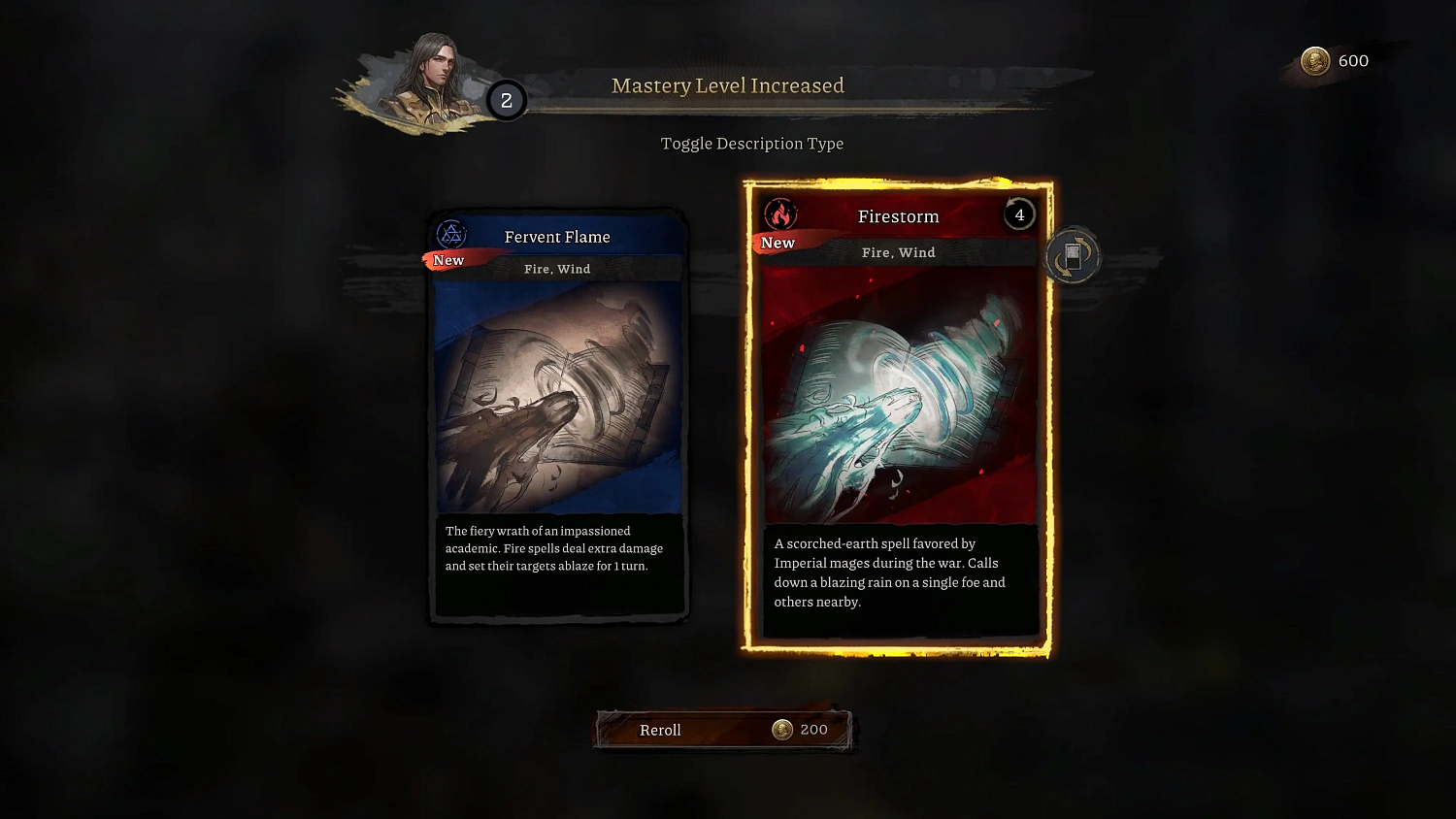Click the mastery level 2 badge
The width and height of the screenshot is (1456, 819).
click(506, 99)
